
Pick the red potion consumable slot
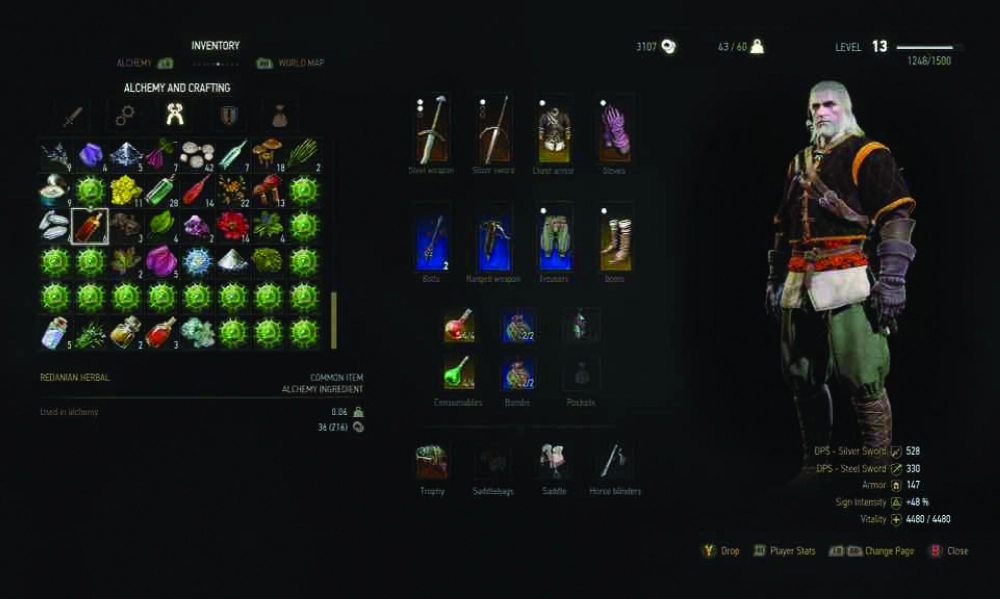point(458,325)
